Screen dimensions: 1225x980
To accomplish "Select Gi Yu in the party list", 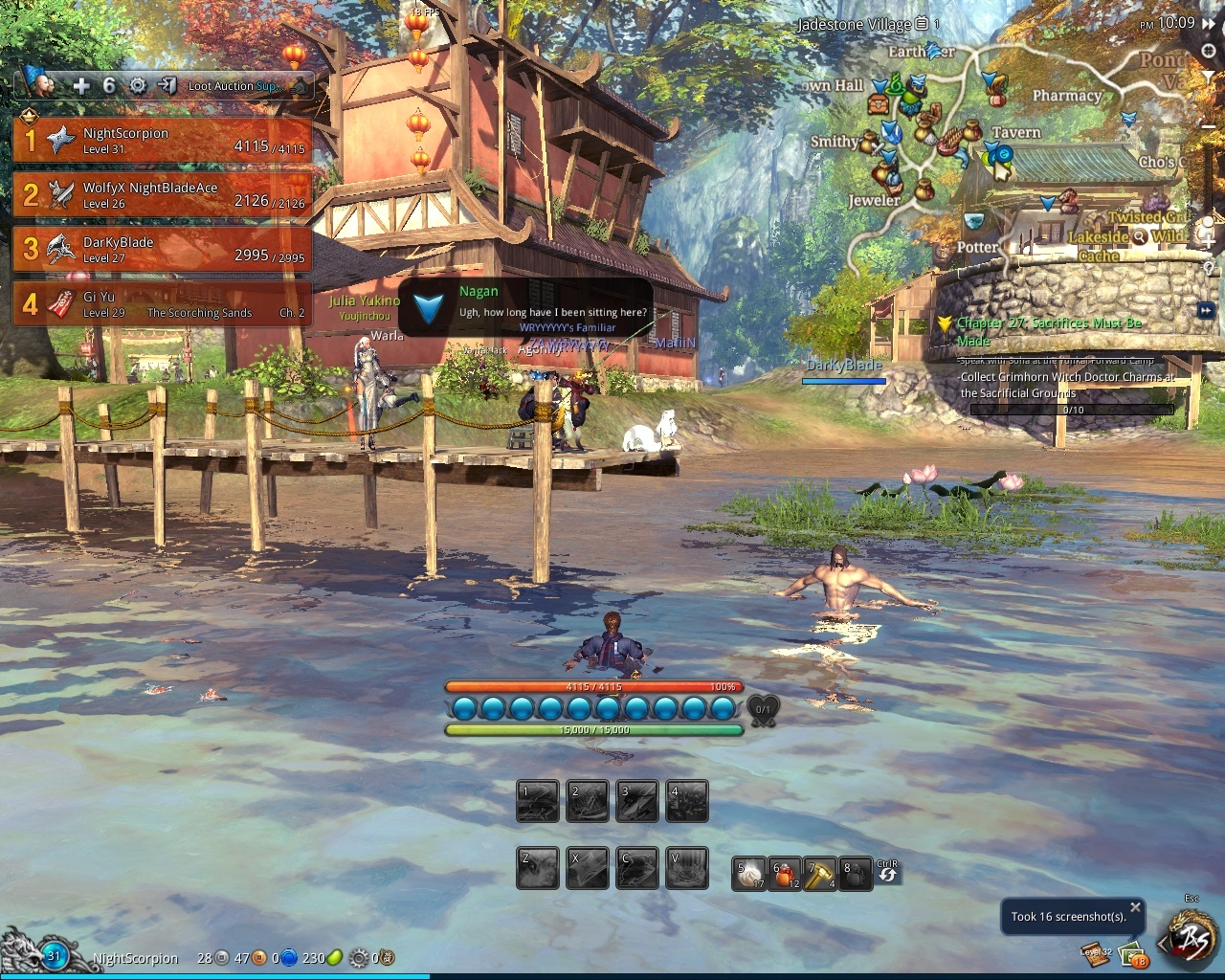I will click(x=163, y=304).
